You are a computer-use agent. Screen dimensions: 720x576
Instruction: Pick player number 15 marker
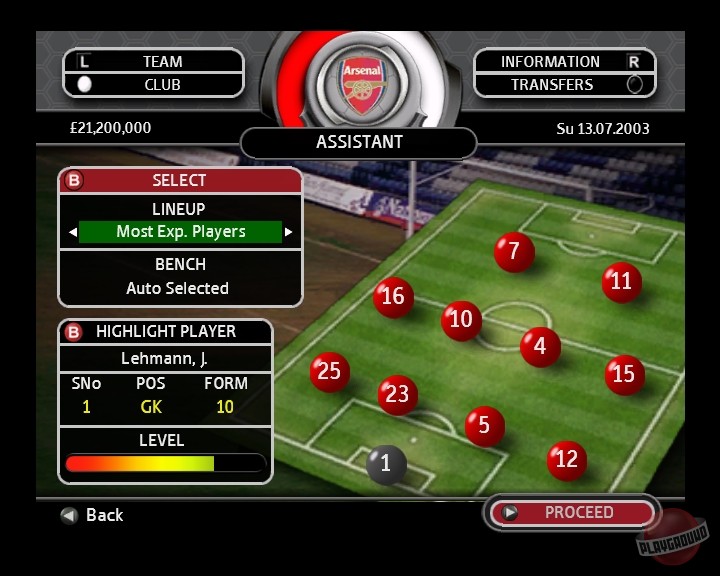pyautogui.click(x=624, y=375)
